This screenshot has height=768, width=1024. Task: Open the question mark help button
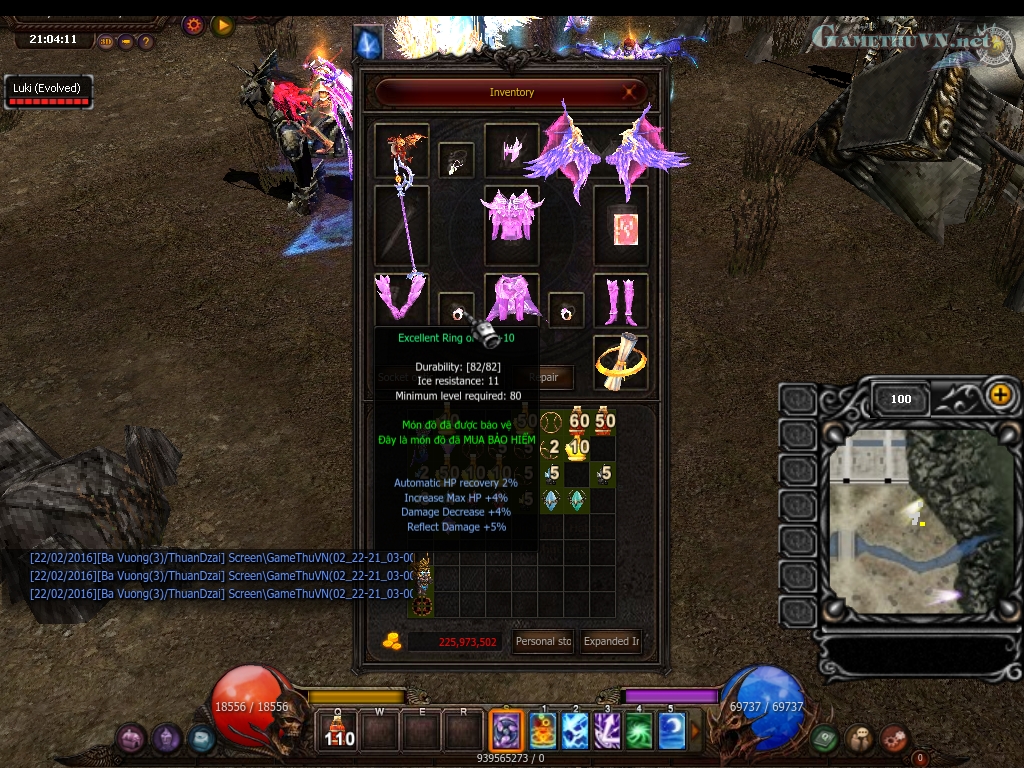point(146,42)
